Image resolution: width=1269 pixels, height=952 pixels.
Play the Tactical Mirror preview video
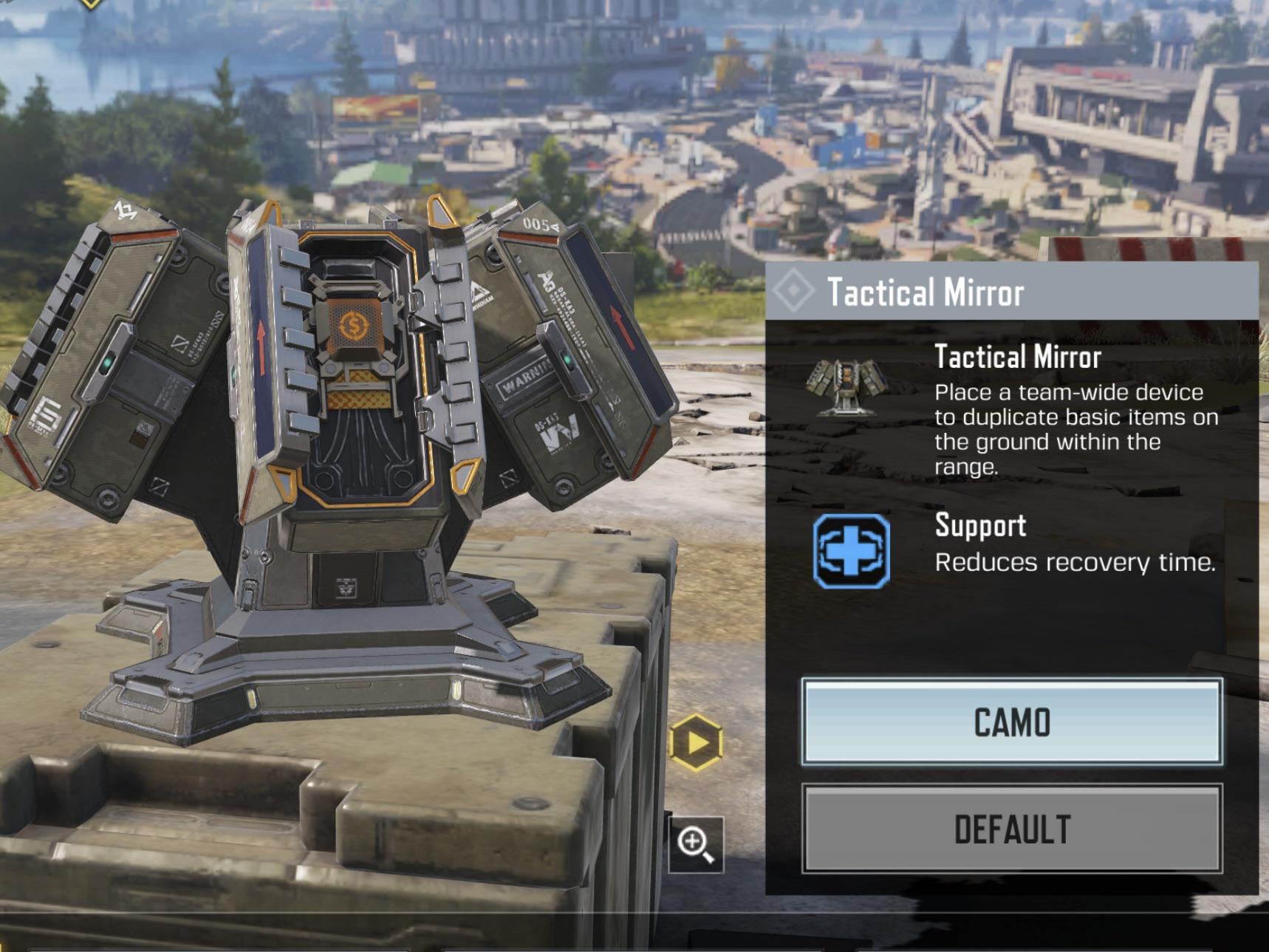coord(695,742)
